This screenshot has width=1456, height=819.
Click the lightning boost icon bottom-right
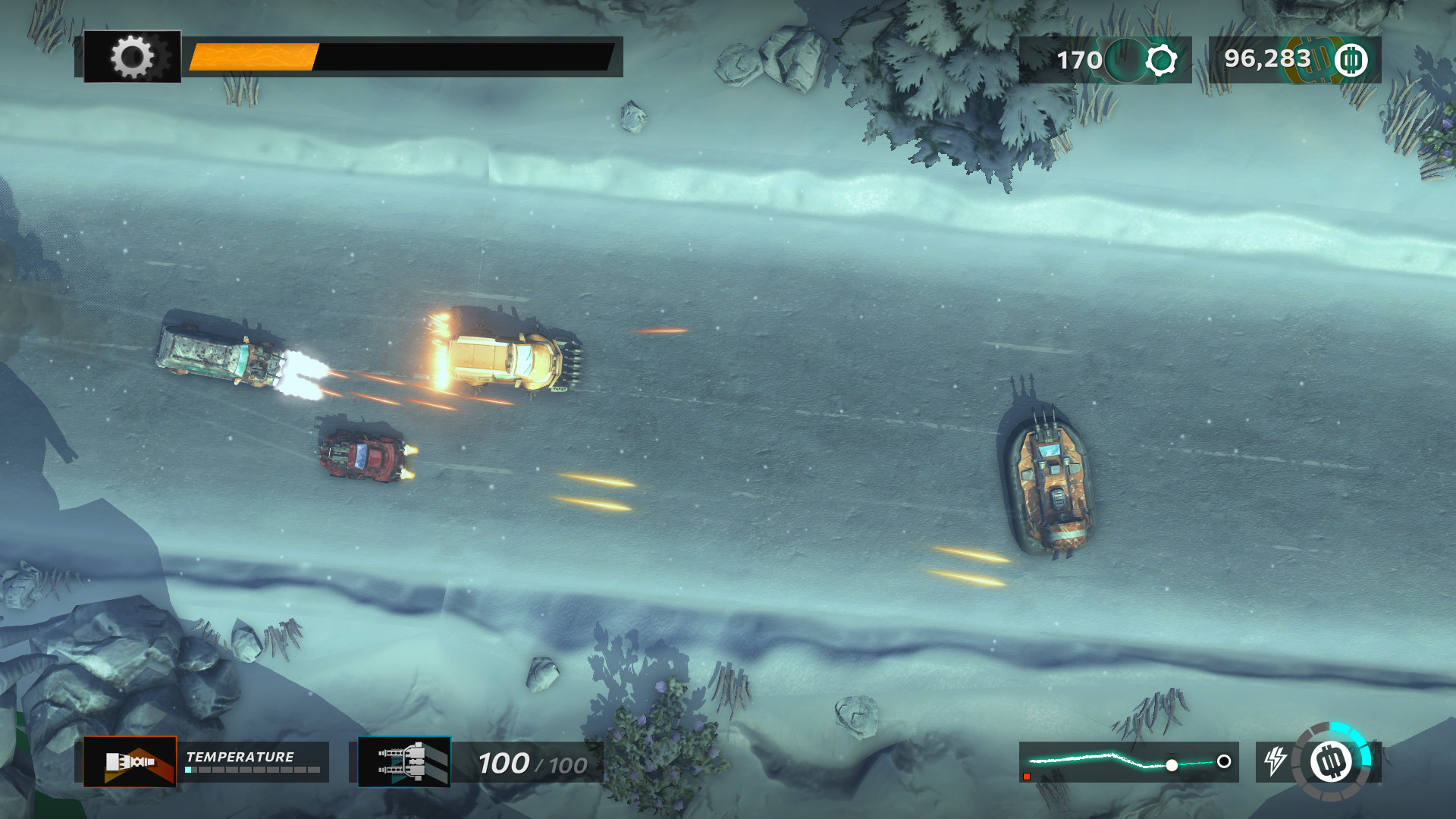pyautogui.click(x=1276, y=762)
